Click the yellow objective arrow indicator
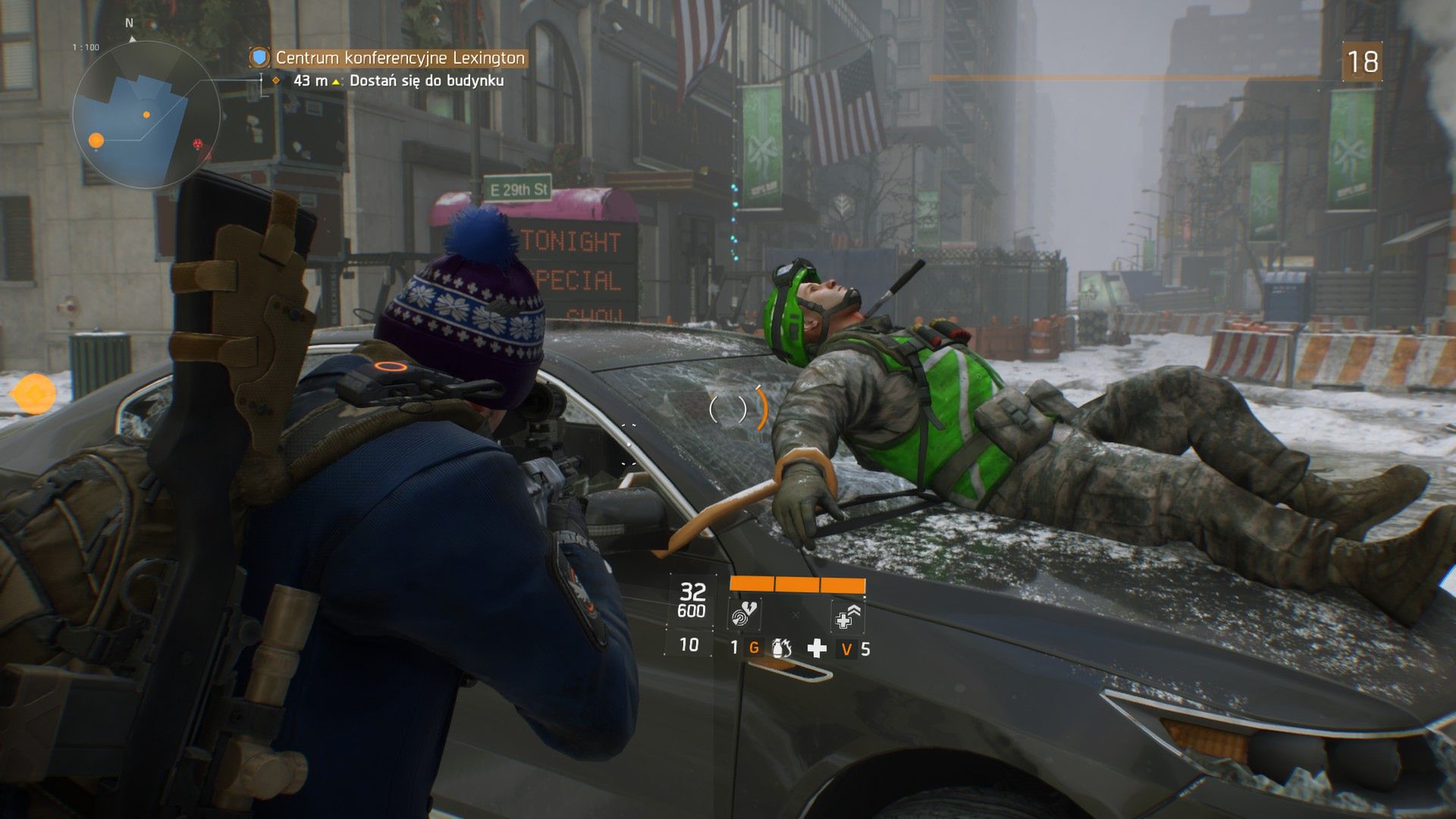 (x=336, y=80)
